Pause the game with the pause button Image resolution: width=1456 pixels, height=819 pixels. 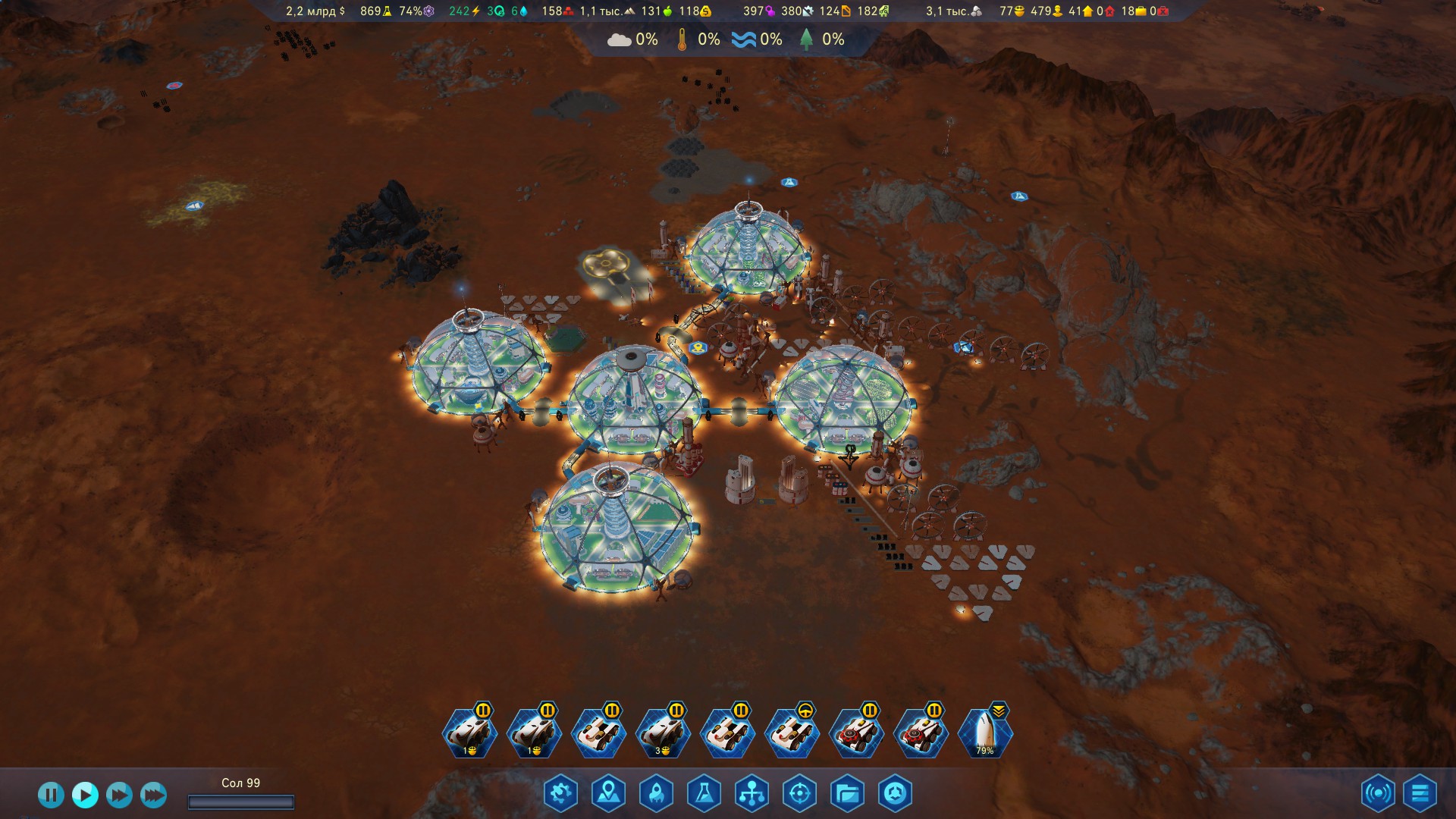[51, 795]
